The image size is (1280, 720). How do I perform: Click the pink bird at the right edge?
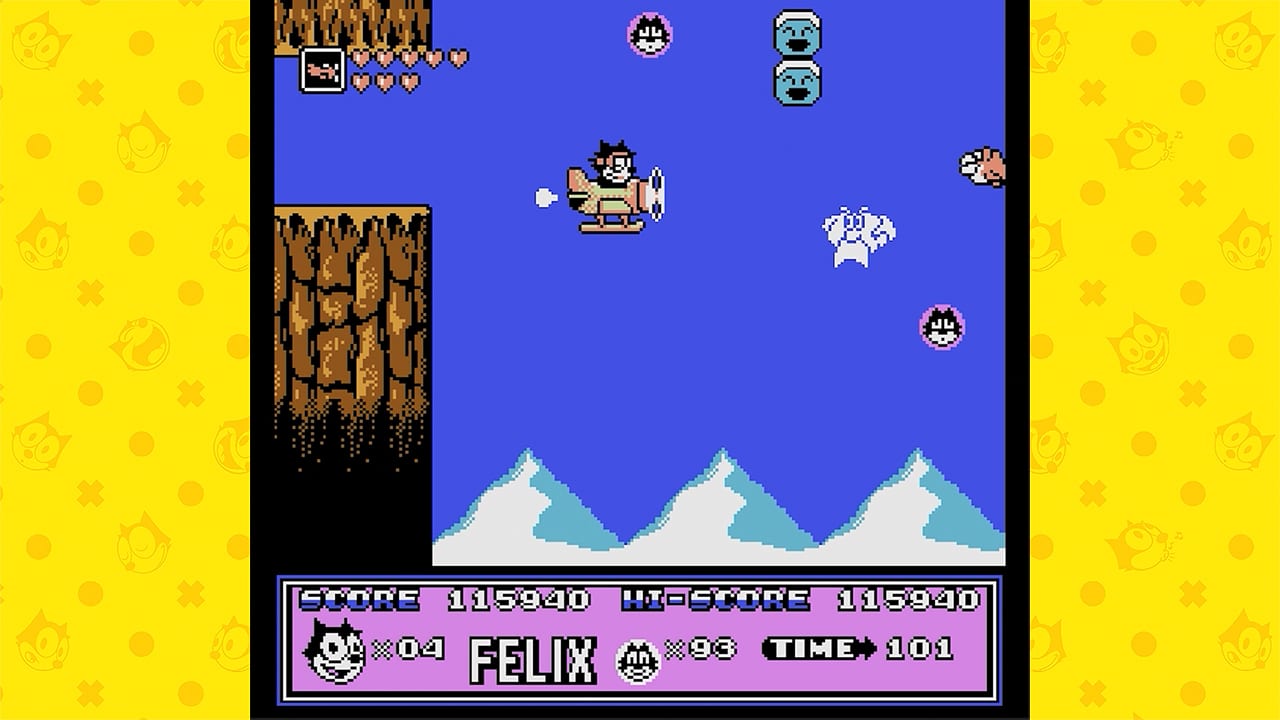[981, 168]
